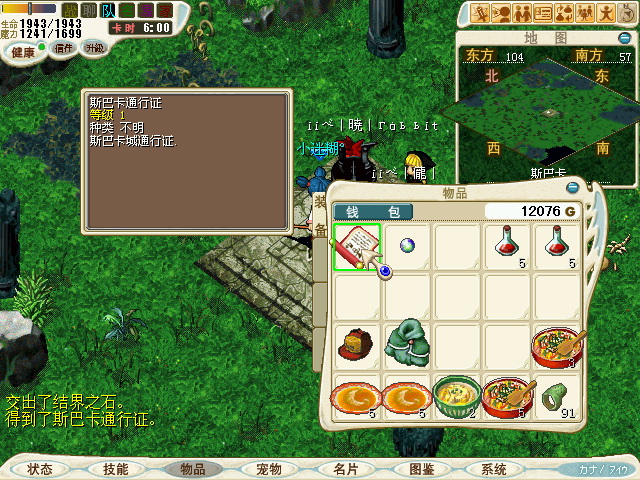Open the 技能 skills menu

(x=115, y=469)
